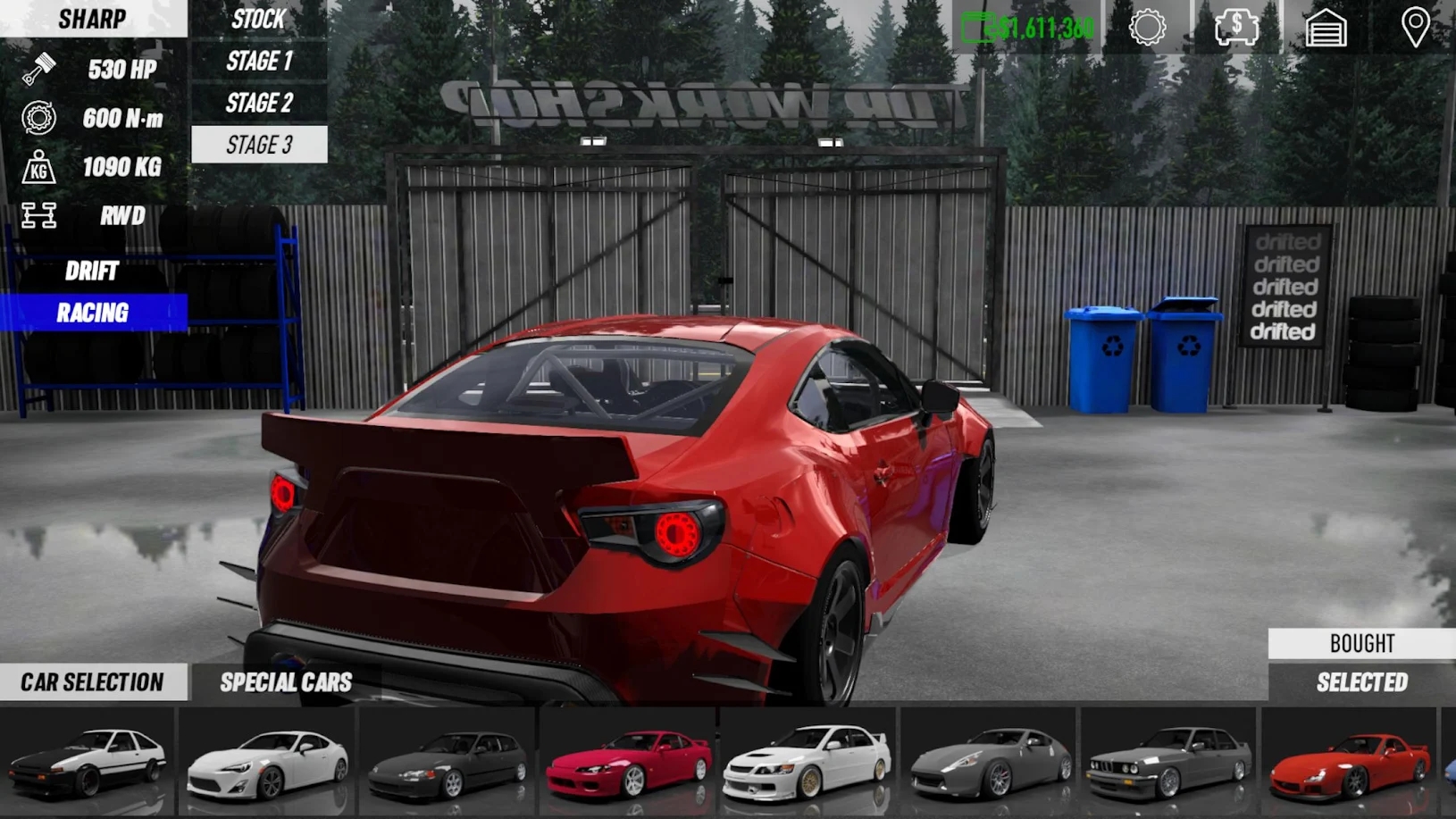This screenshot has width=1456, height=819.
Task: Select the black-and-white hatchback thumbnail
Action: [88, 761]
